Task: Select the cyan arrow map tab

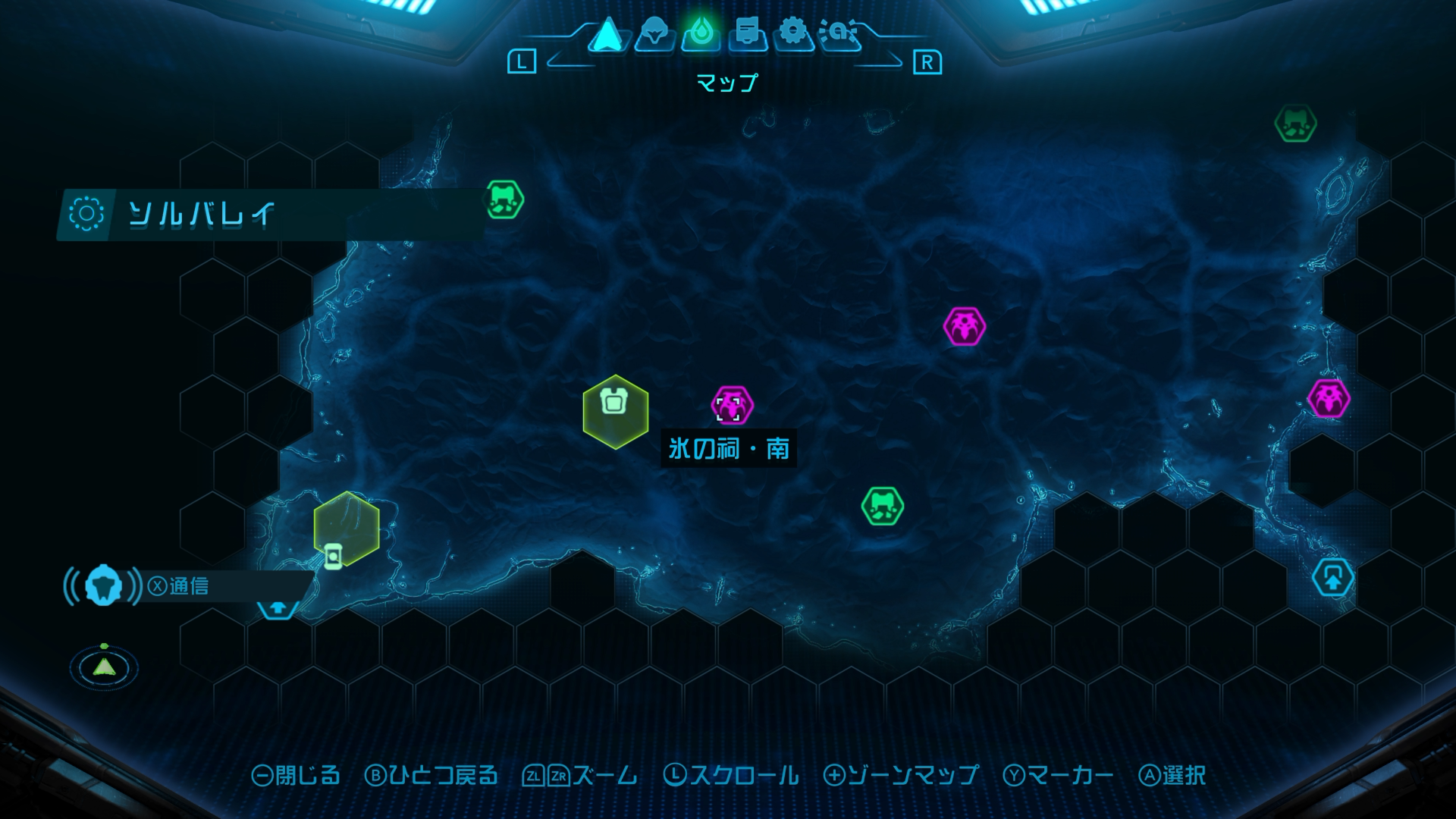Action: [x=607, y=35]
